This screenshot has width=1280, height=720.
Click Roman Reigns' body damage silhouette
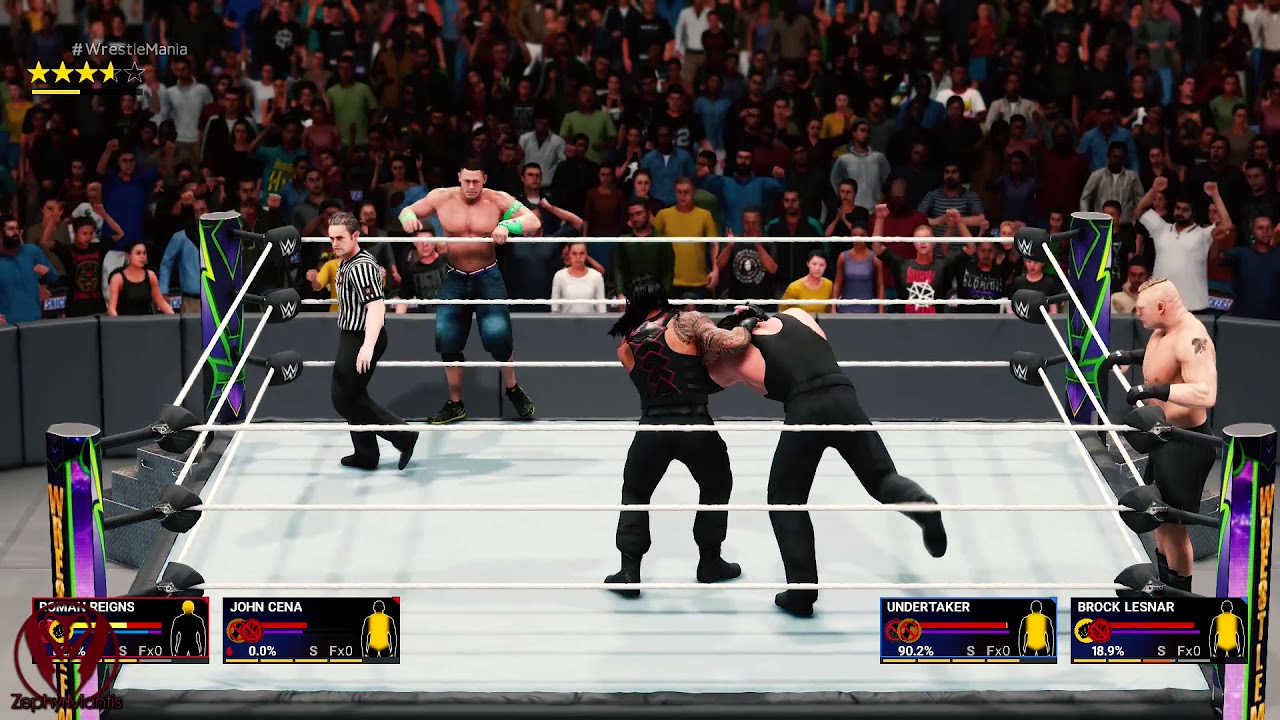(187, 632)
